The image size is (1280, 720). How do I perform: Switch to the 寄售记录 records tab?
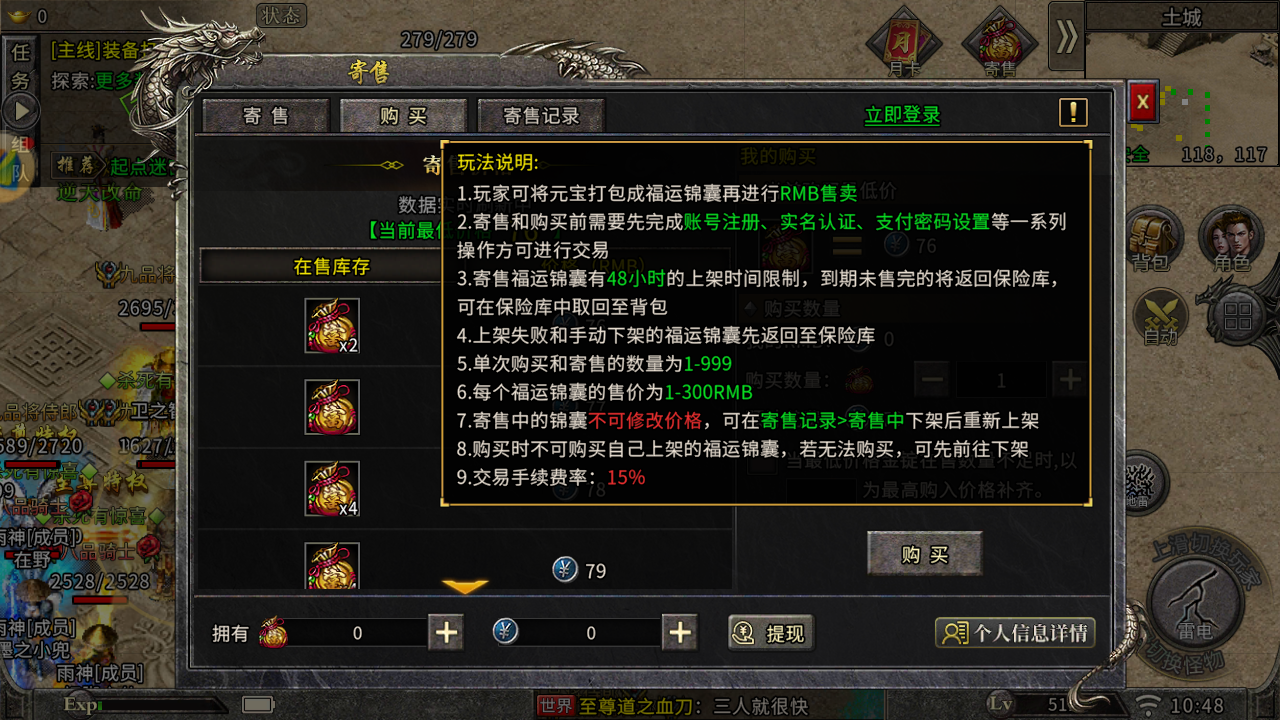point(539,115)
